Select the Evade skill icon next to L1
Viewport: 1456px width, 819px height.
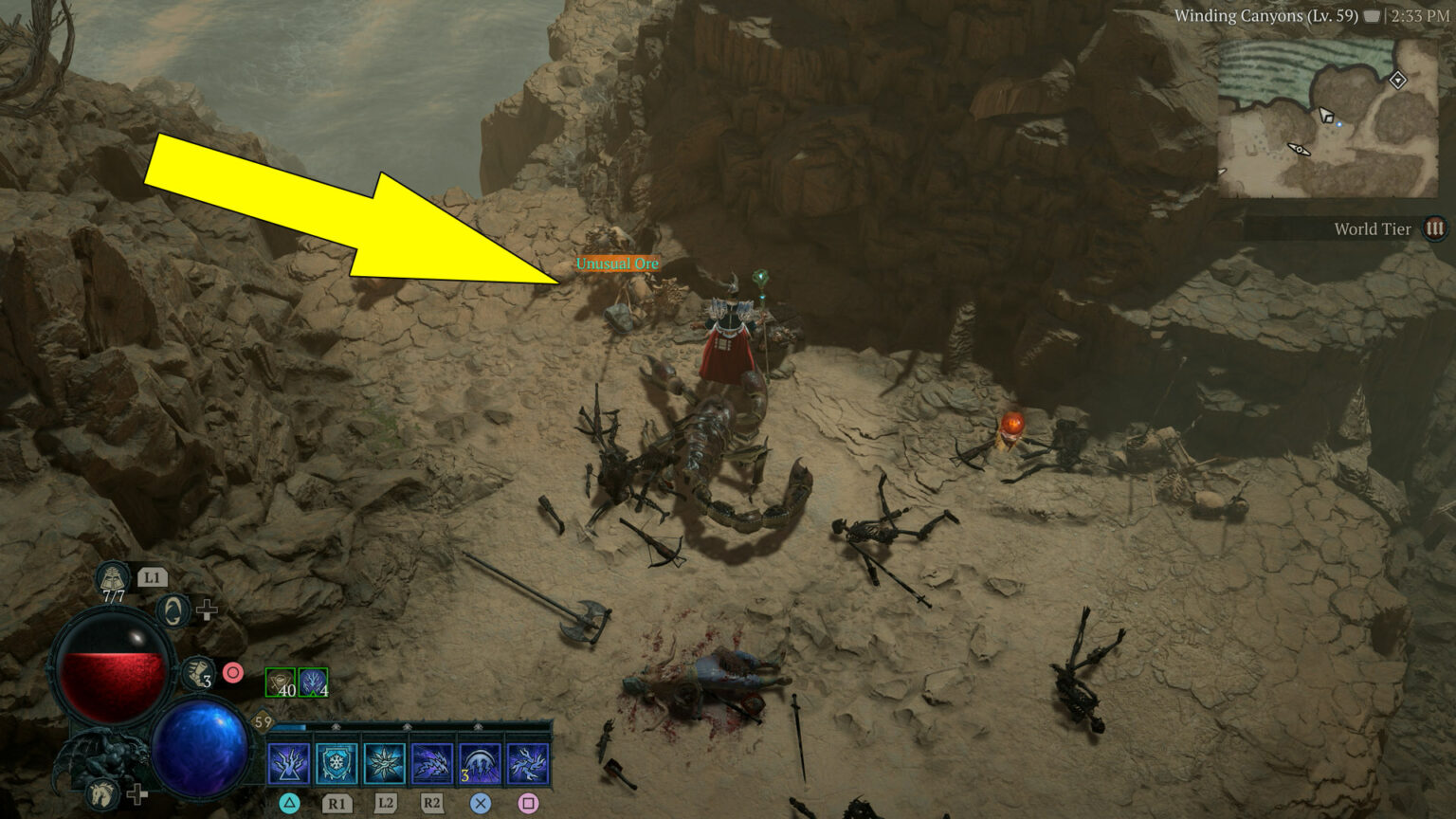coord(173,610)
